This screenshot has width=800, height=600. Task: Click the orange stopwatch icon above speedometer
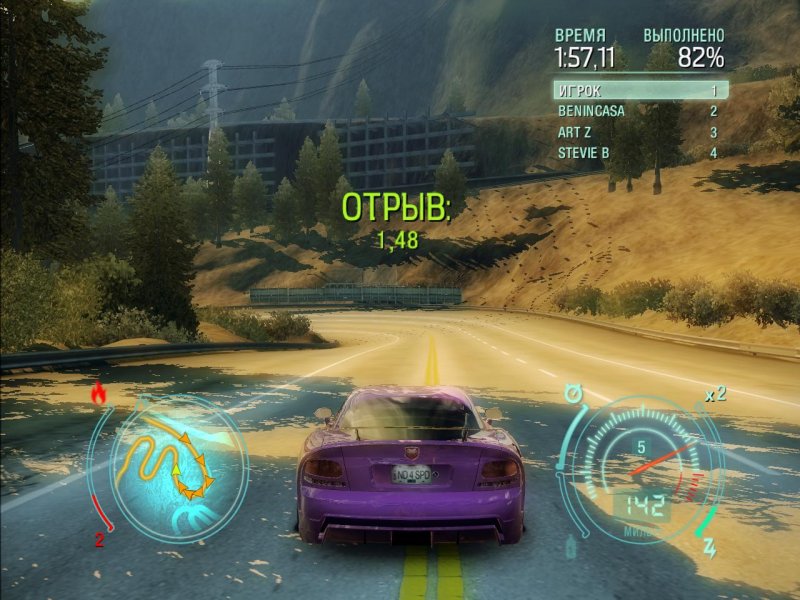(573, 394)
